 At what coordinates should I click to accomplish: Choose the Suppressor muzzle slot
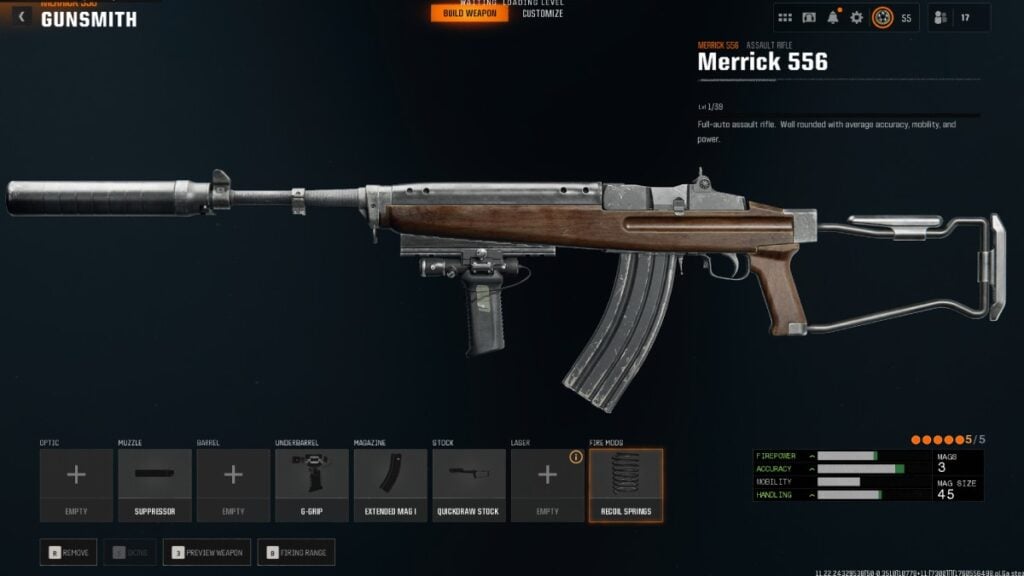pyautogui.click(x=155, y=485)
